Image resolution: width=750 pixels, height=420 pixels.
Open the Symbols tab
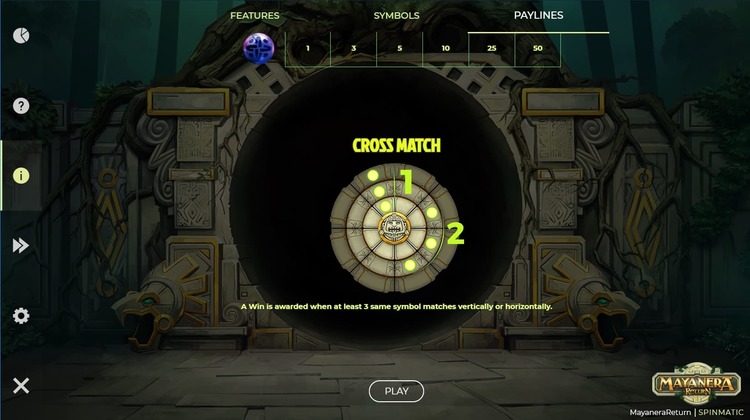click(x=396, y=16)
